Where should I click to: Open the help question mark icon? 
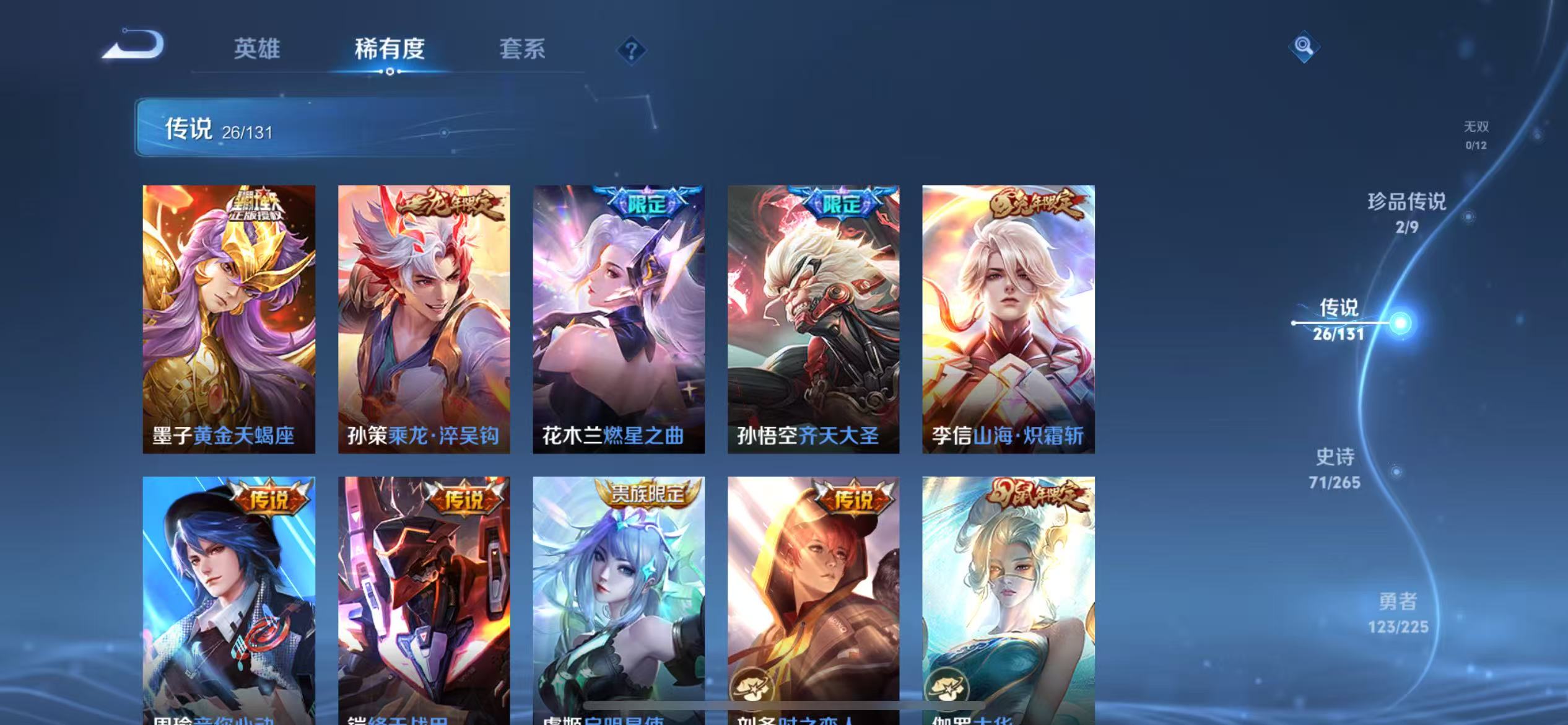click(630, 50)
